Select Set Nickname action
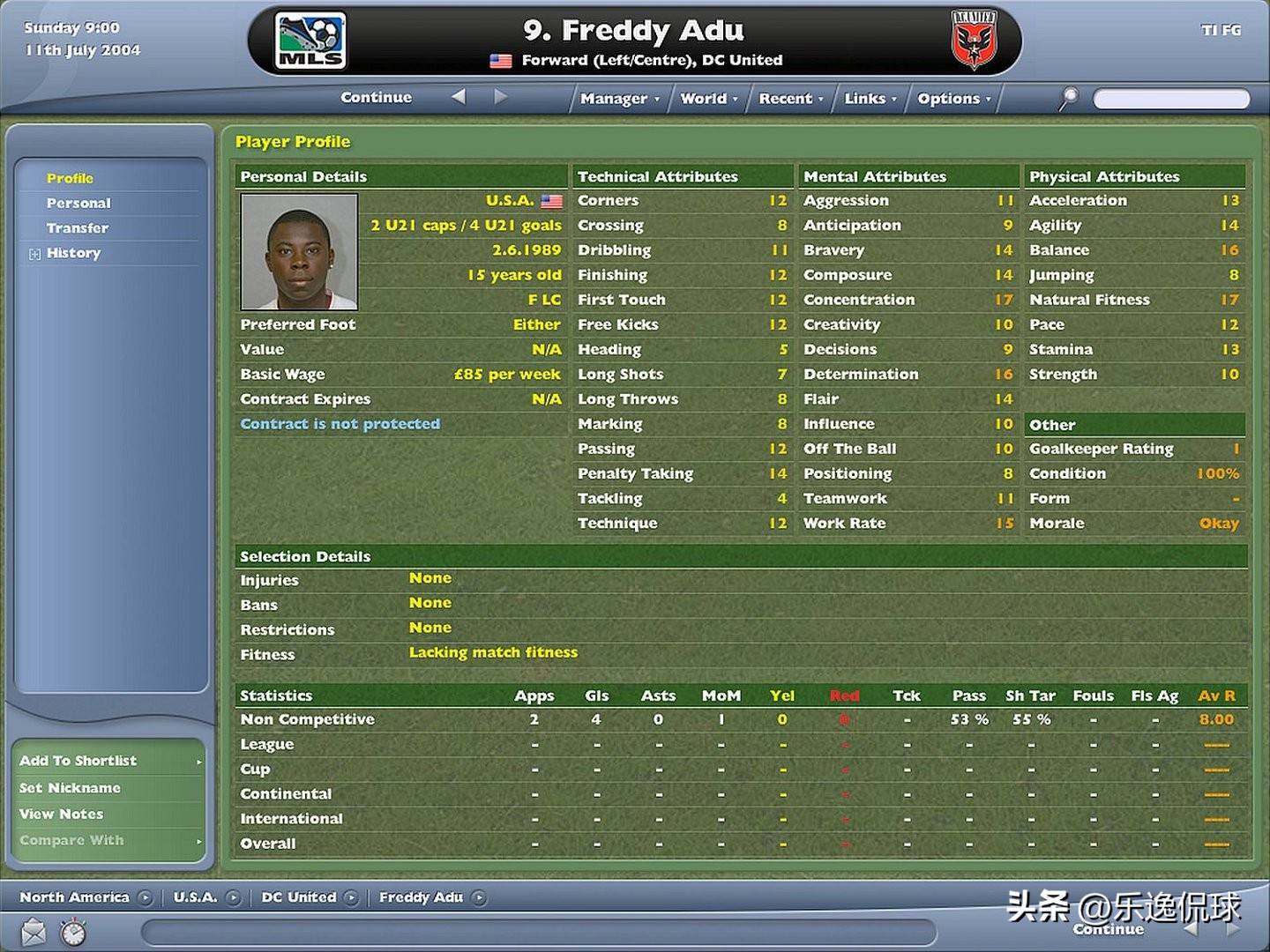This screenshot has height=952, width=1270. pos(70,788)
